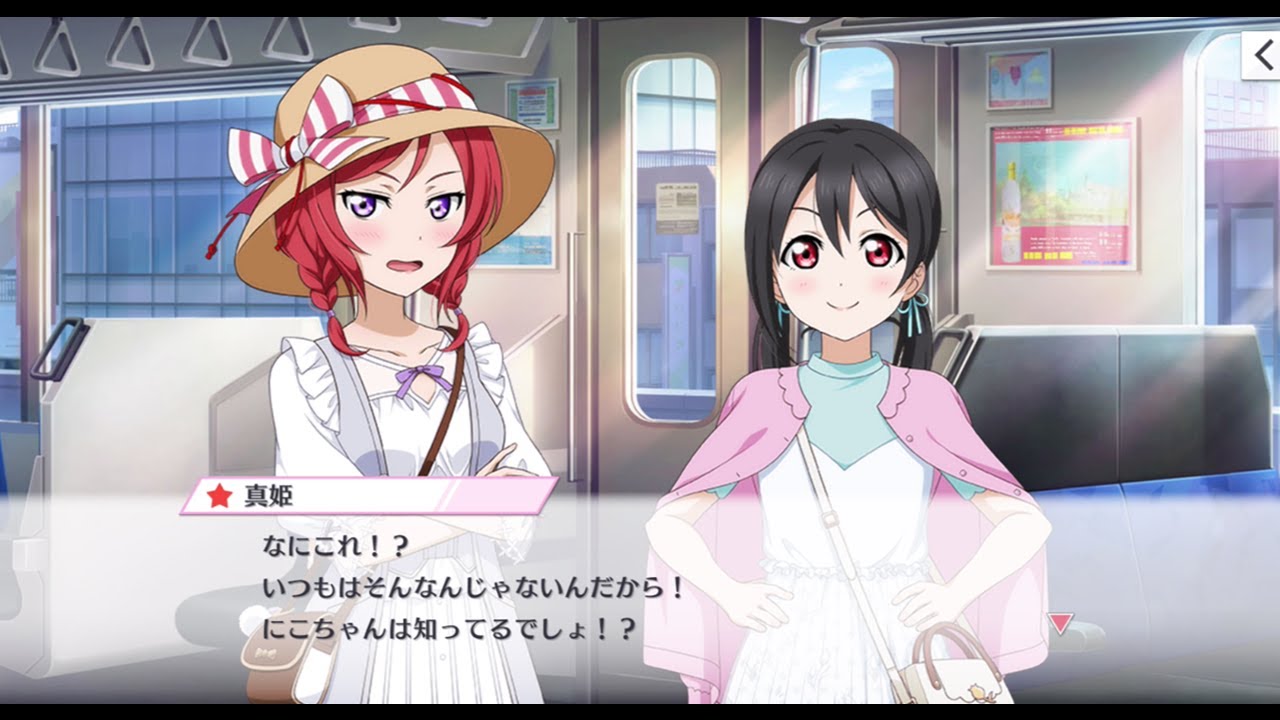Advance dialogue with the pink triangle indicator

(1060, 624)
